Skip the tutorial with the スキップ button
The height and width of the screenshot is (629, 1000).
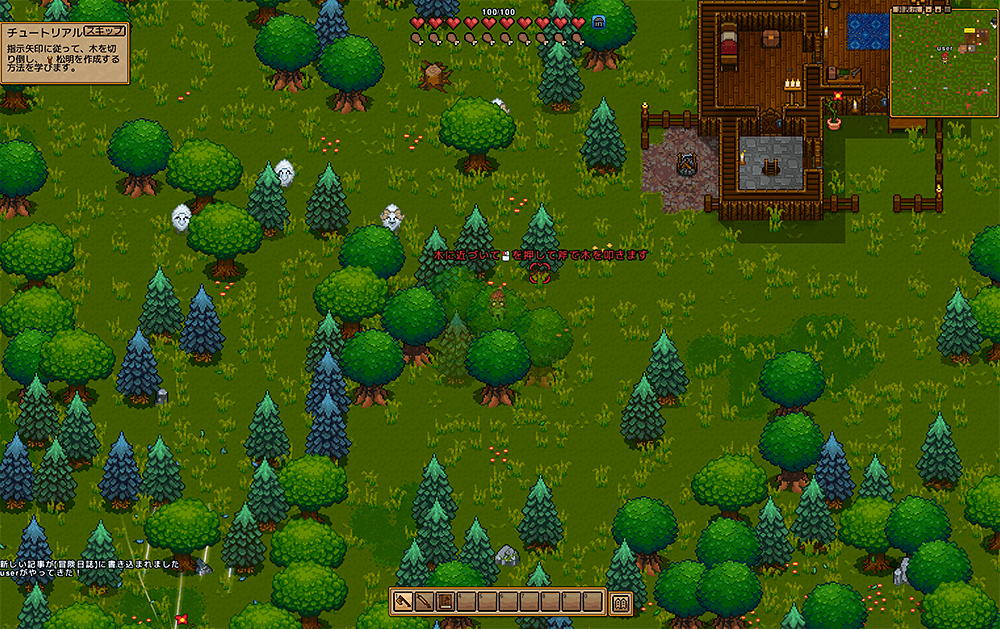(104, 30)
